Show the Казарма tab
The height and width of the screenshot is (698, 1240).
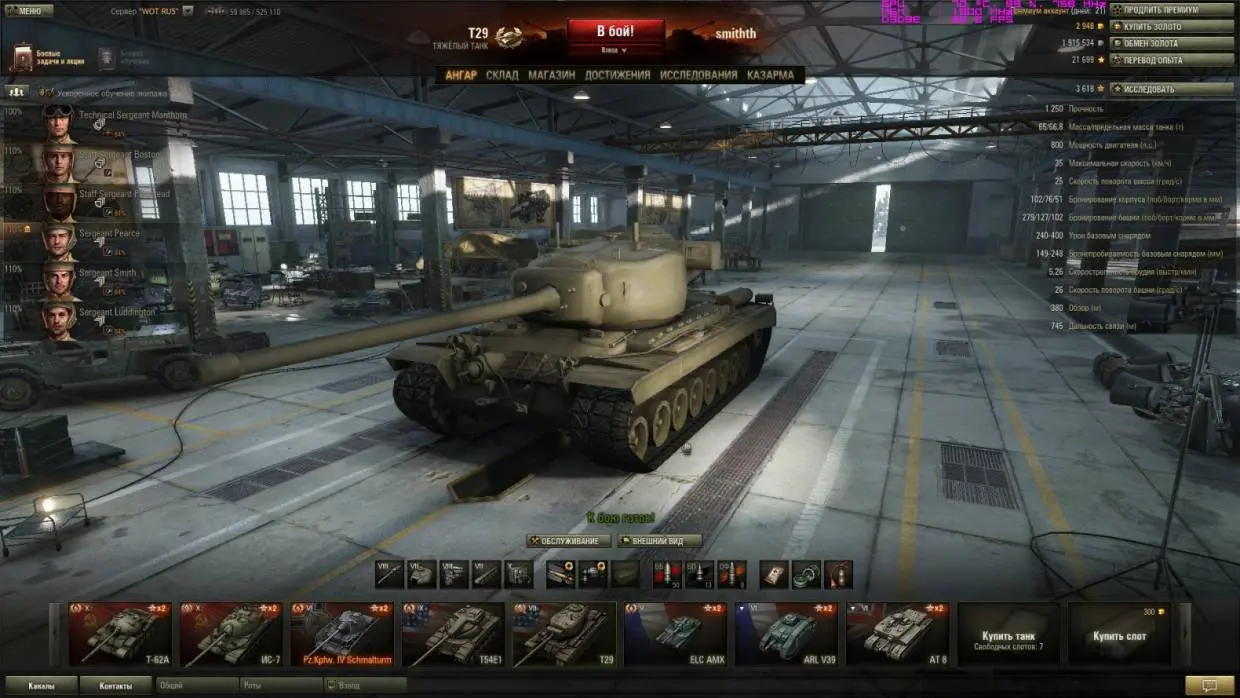[770, 75]
